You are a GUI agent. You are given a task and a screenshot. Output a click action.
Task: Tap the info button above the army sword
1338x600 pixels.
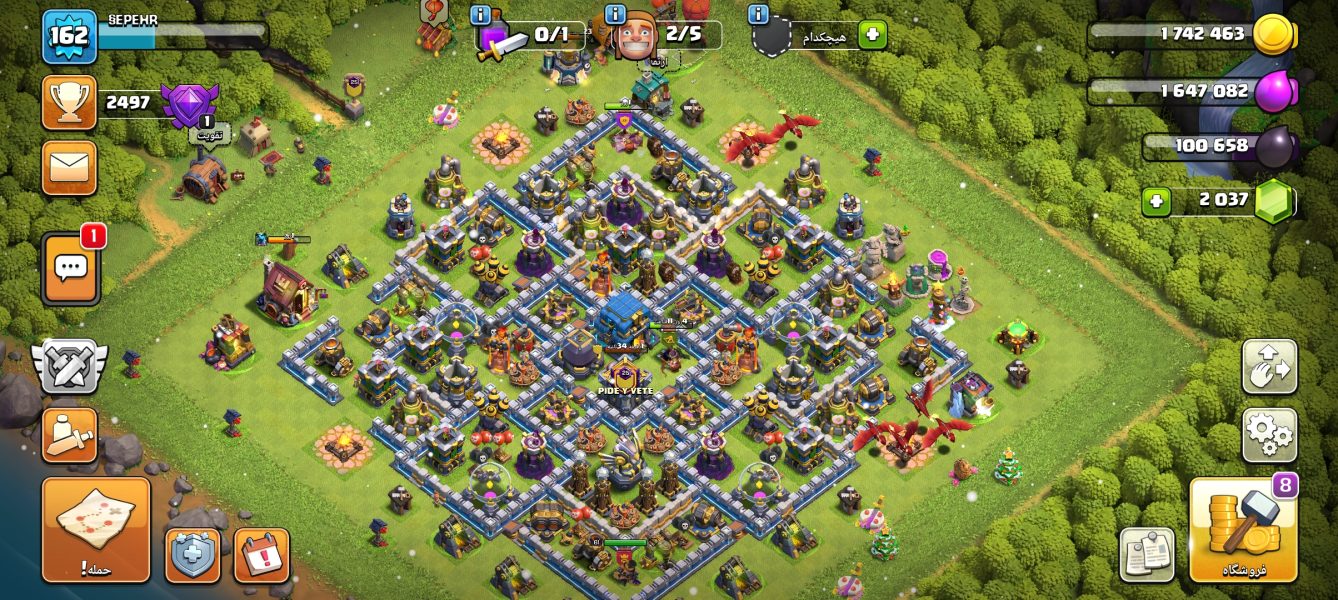click(x=480, y=14)
